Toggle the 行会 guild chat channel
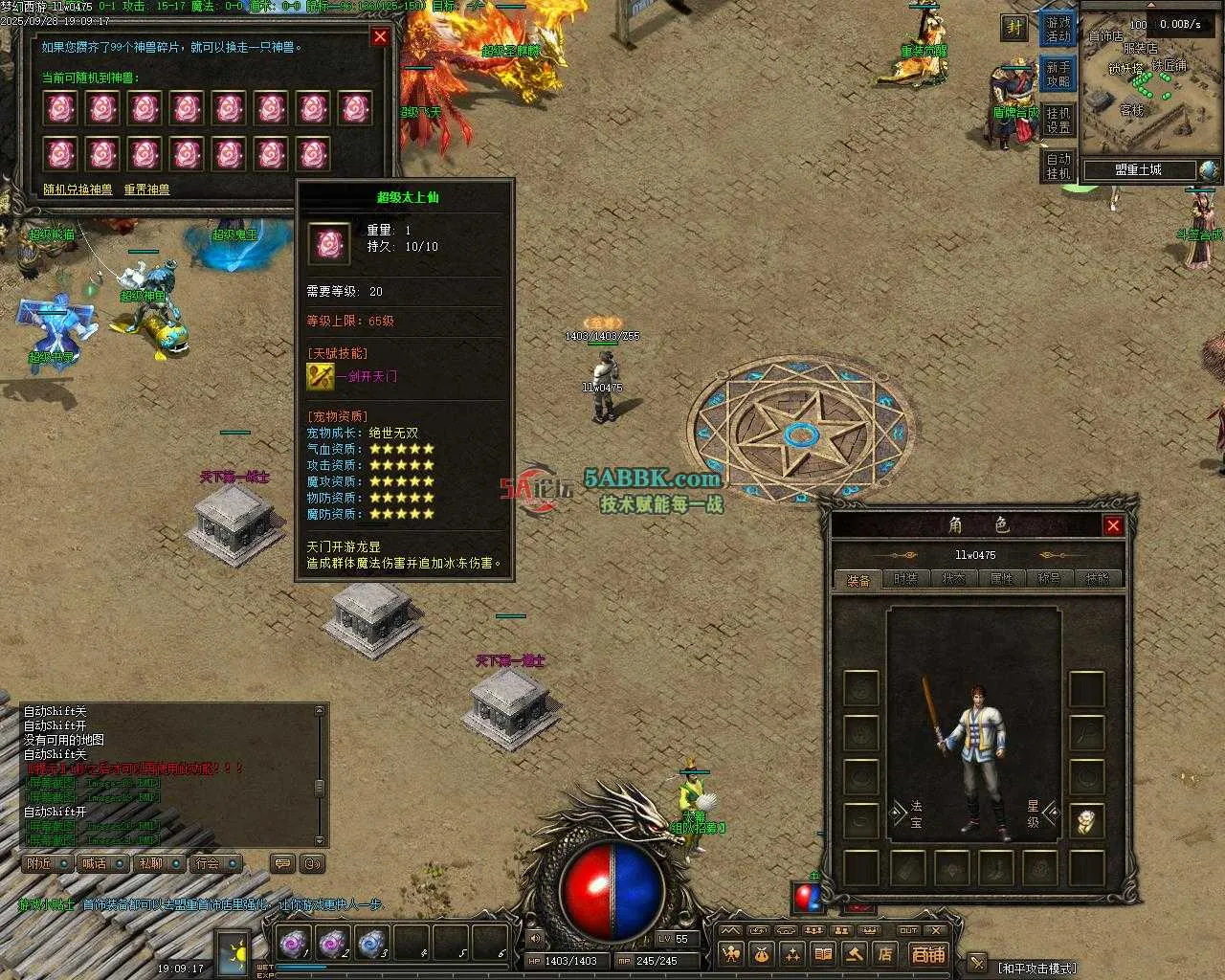The image size is (1225, 980). tap(214, 863)
